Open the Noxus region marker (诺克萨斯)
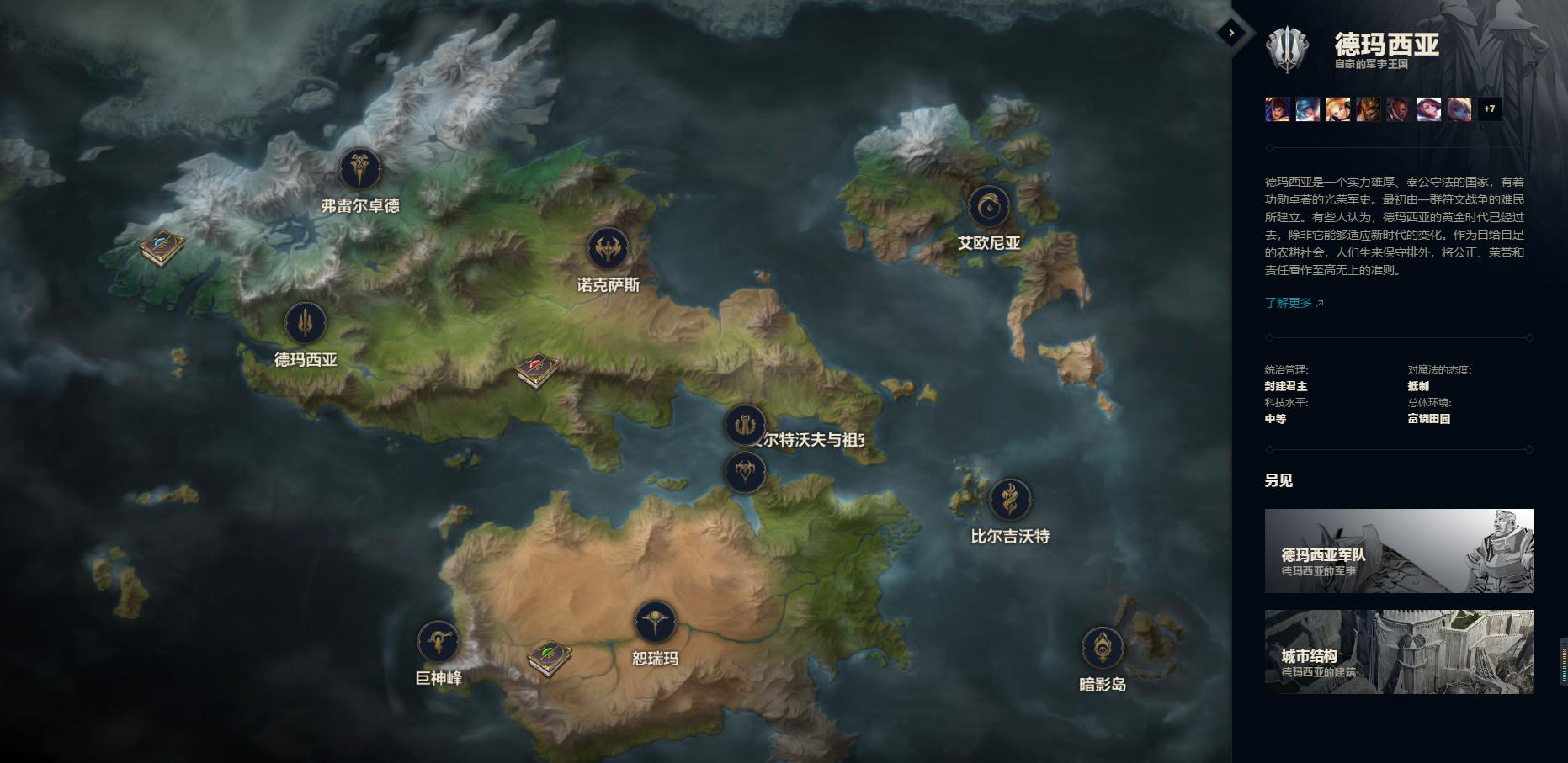Screen dimensions: 1568x763 point(608,249)
